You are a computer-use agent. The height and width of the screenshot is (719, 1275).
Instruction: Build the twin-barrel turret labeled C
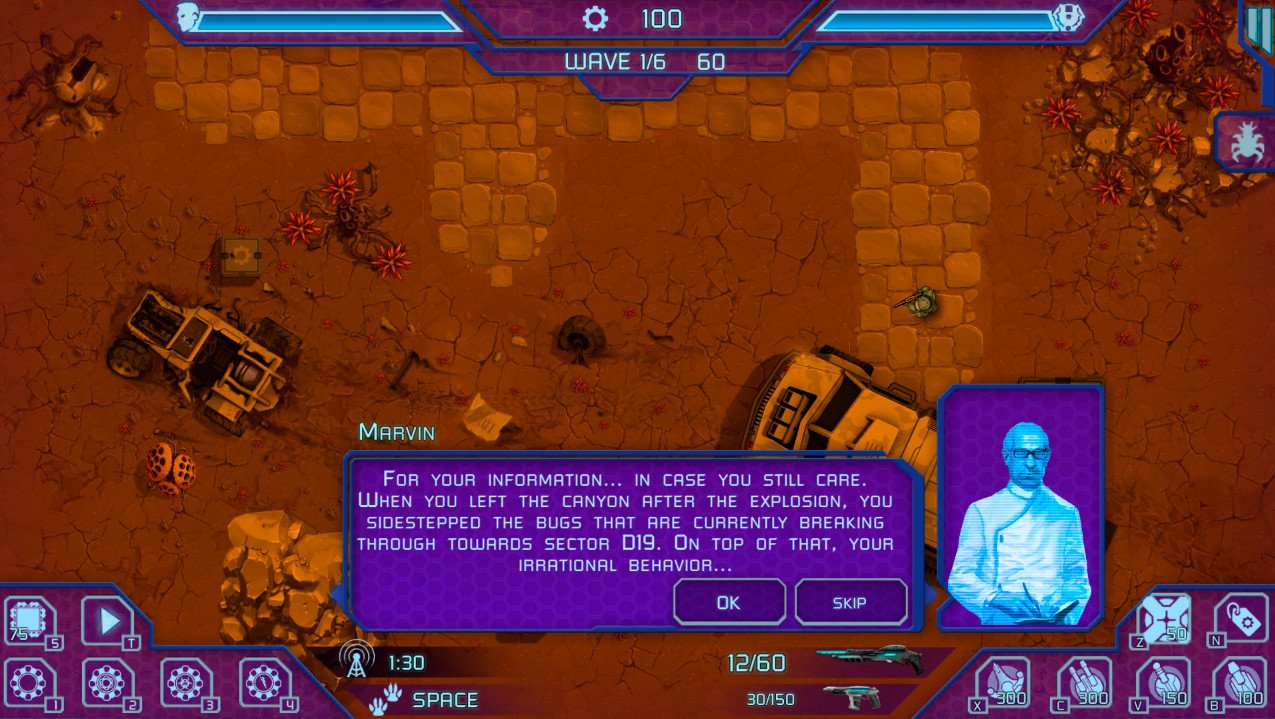(x=1083, y=683)
